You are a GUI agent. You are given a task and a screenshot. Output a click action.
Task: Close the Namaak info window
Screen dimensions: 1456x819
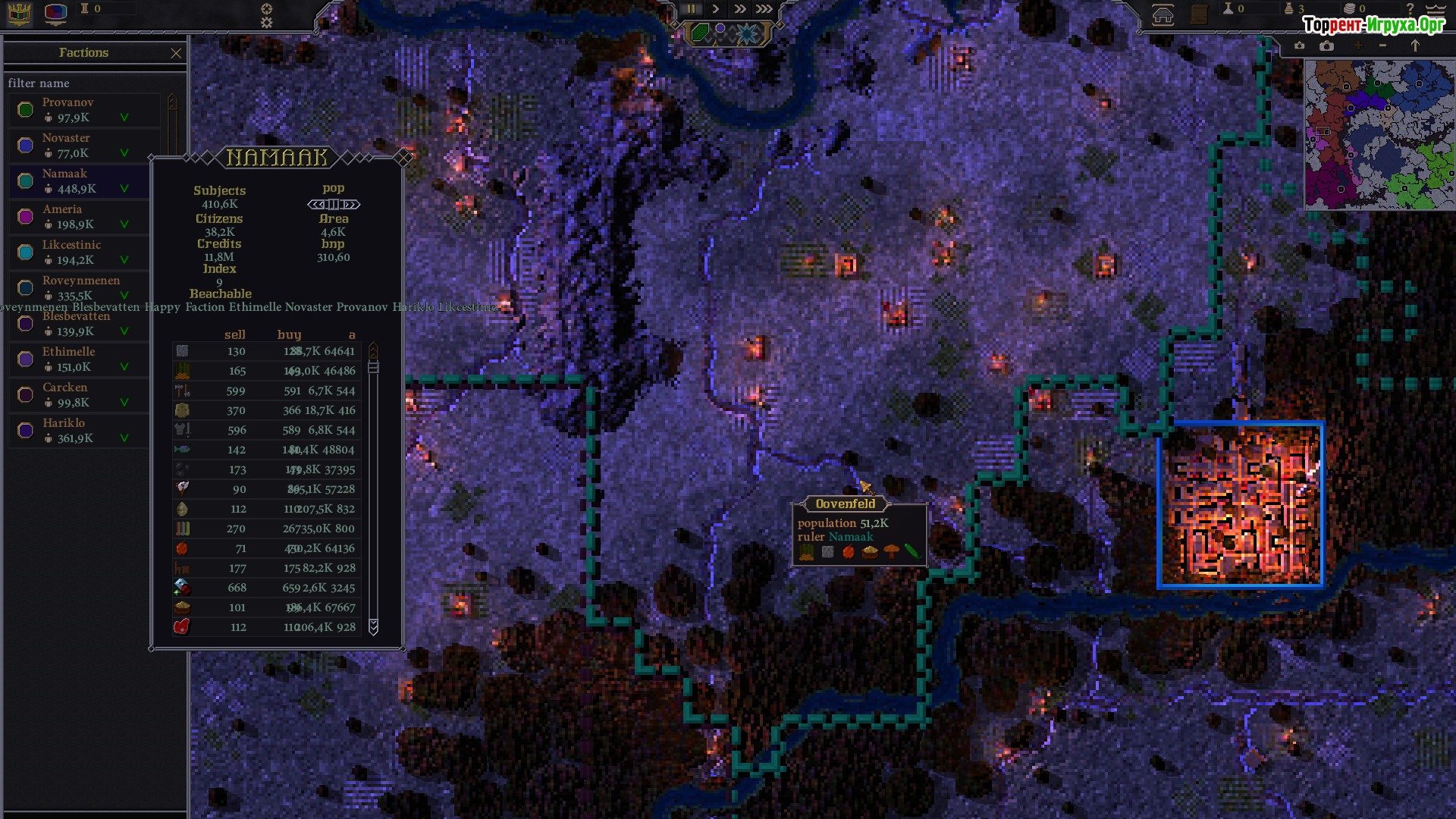[404, 158]
